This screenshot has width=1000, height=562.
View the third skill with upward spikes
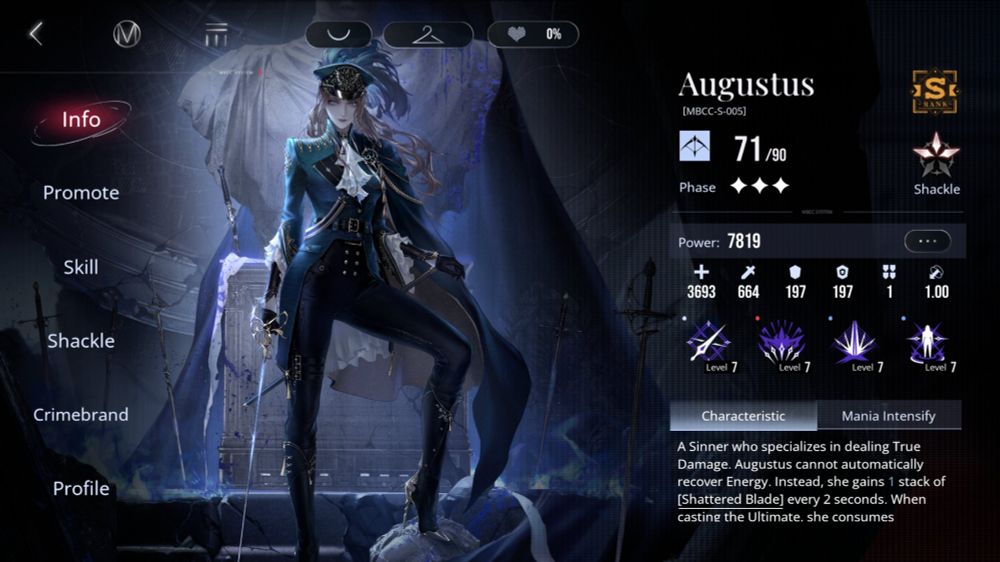(x=855, y=343)
